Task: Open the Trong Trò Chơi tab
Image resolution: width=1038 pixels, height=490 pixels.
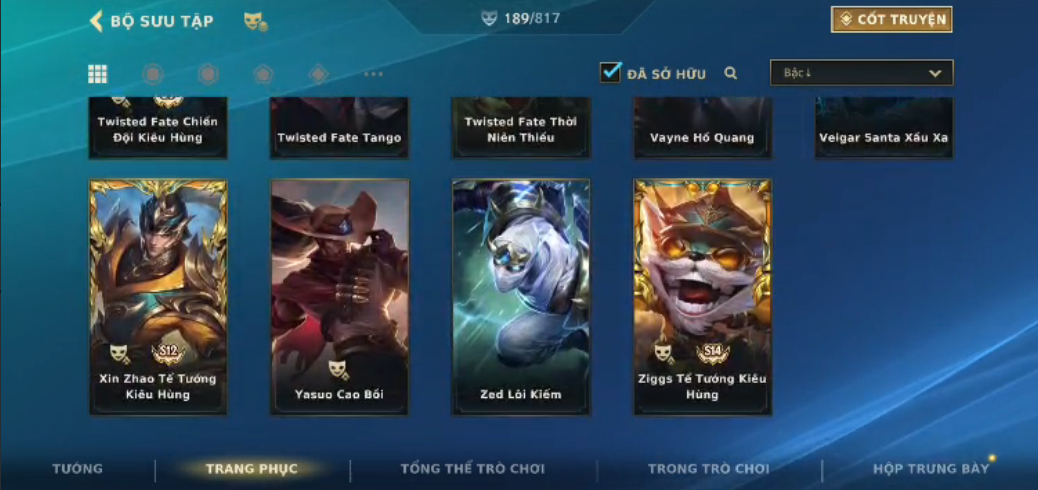Action: pyautogui.click(x=708, y=469)
